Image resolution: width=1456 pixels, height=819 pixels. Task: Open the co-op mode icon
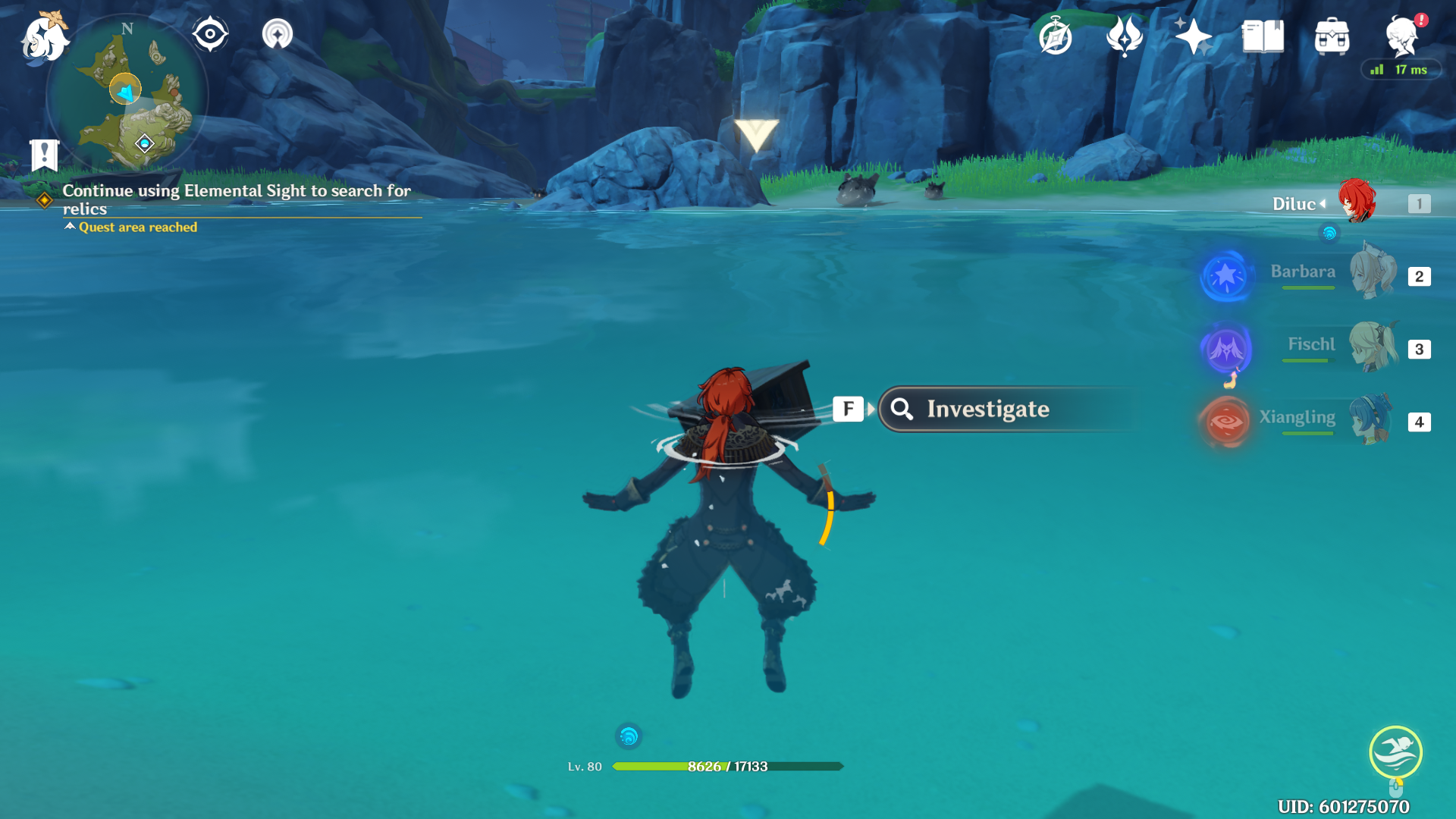(x=278, y=34)
